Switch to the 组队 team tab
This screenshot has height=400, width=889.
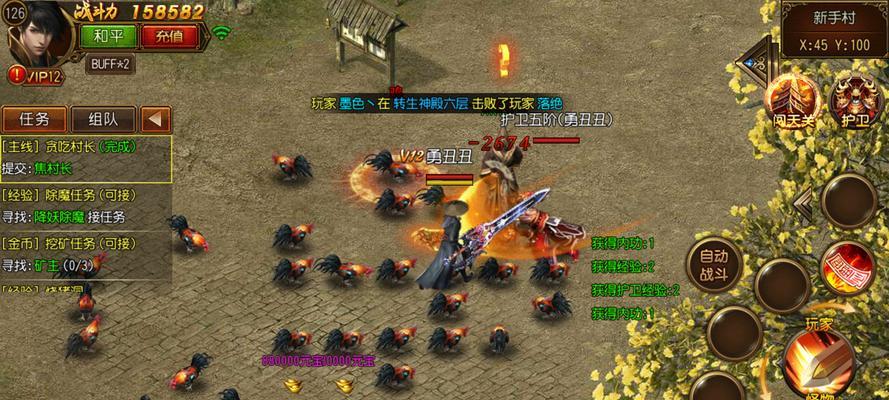pos(104,119)
